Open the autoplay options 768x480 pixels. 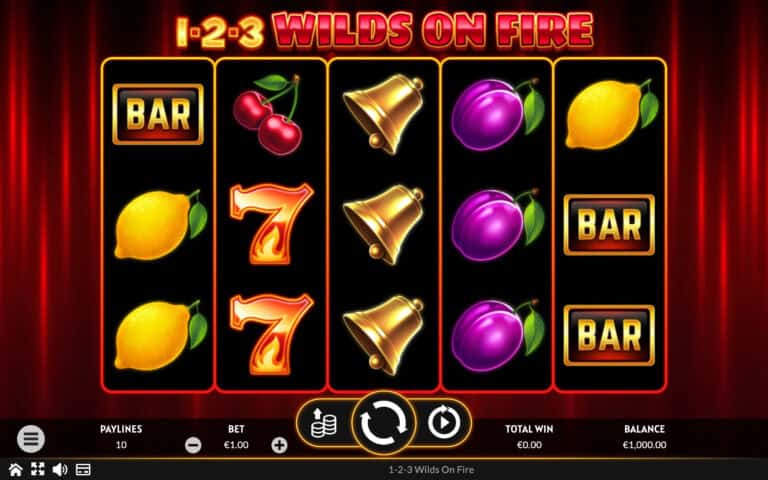[442, 424]
